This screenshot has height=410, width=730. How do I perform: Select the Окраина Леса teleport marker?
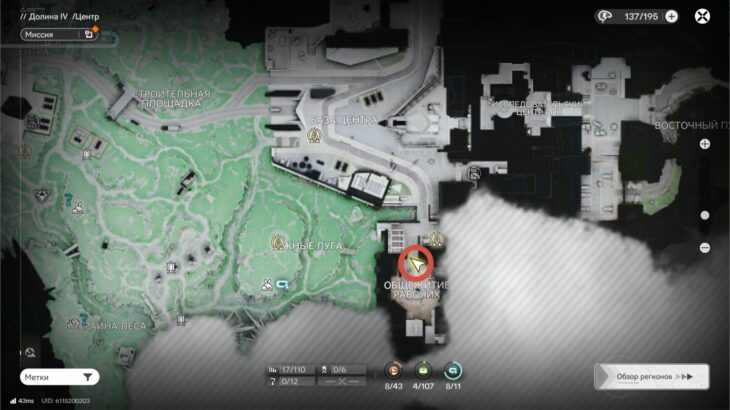click(74, 322)
